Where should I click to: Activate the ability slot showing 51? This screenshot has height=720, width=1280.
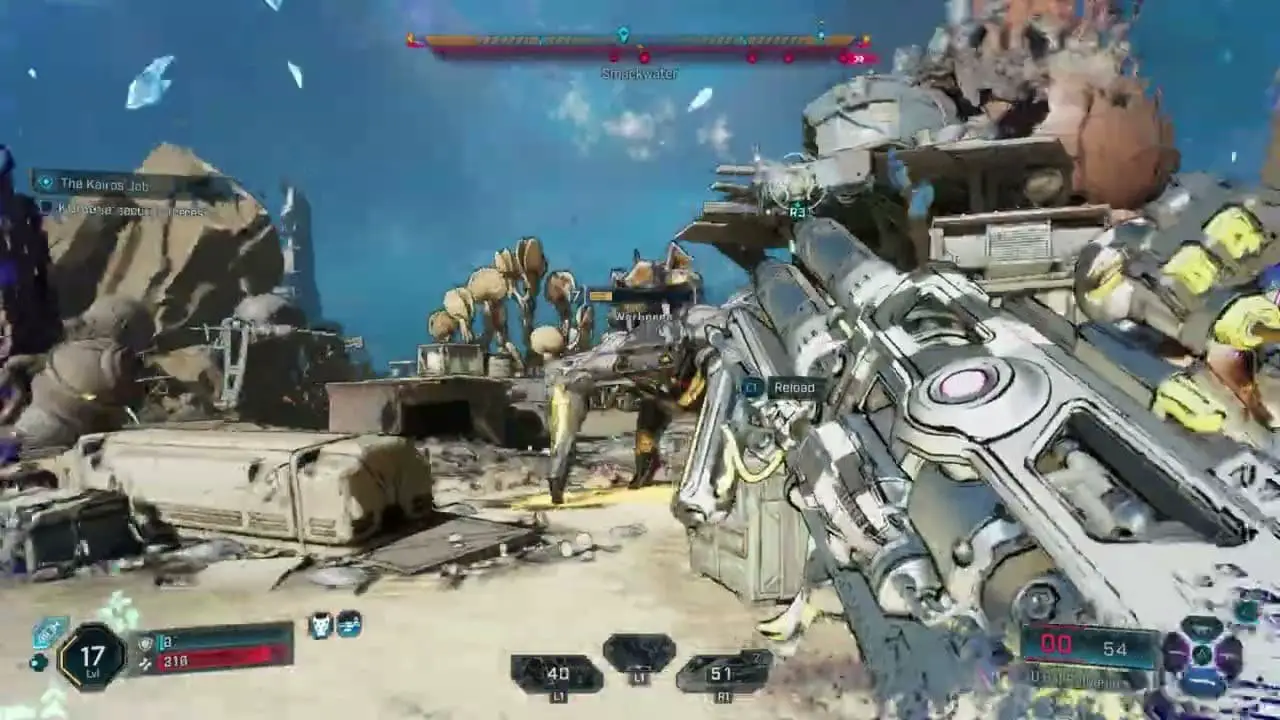pyautogui.click(x=722, y=674)
